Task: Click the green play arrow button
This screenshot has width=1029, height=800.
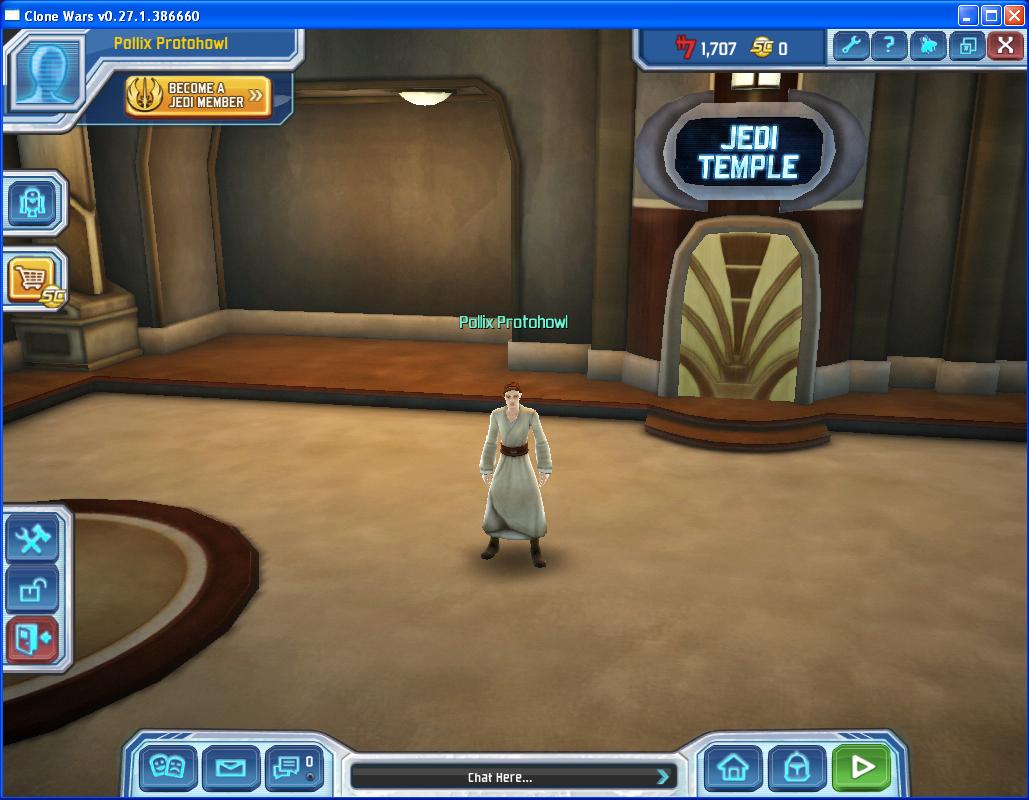Action: click(861, 768)
